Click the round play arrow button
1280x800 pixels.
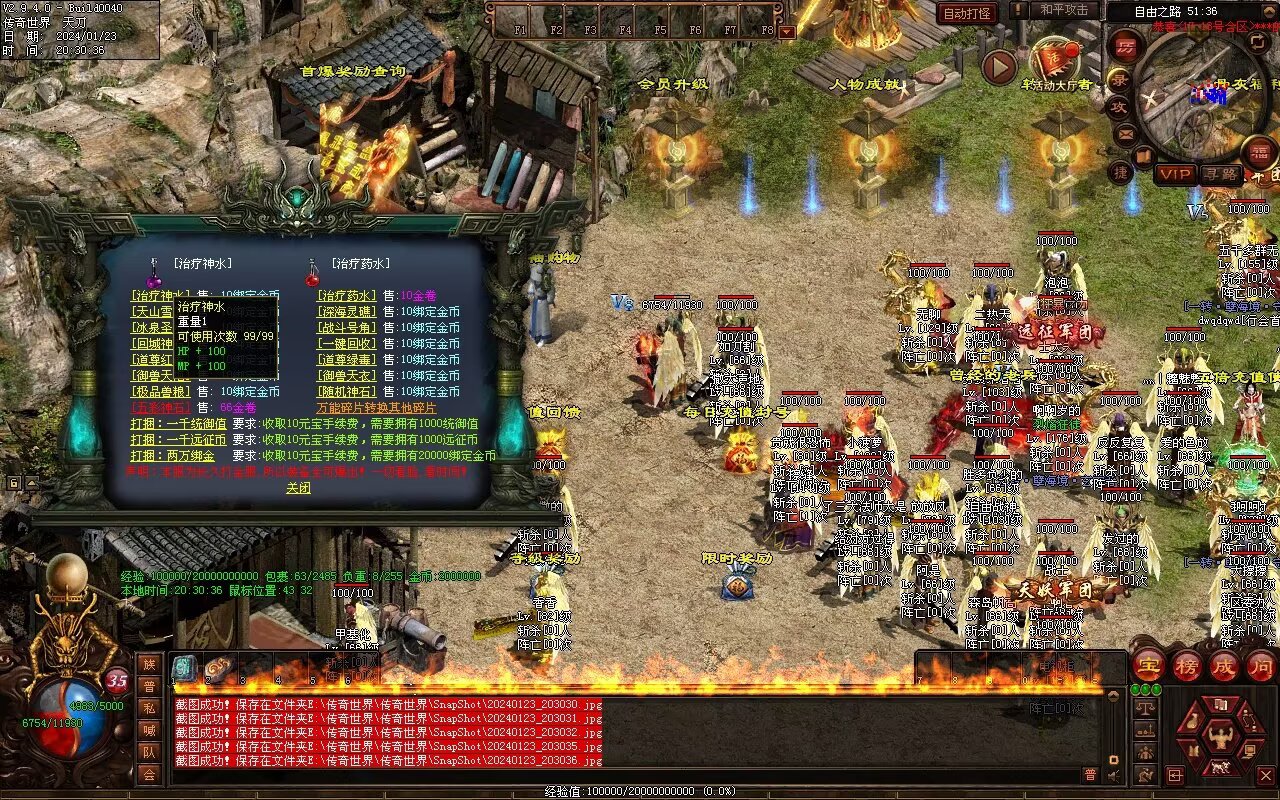point(999,67)
